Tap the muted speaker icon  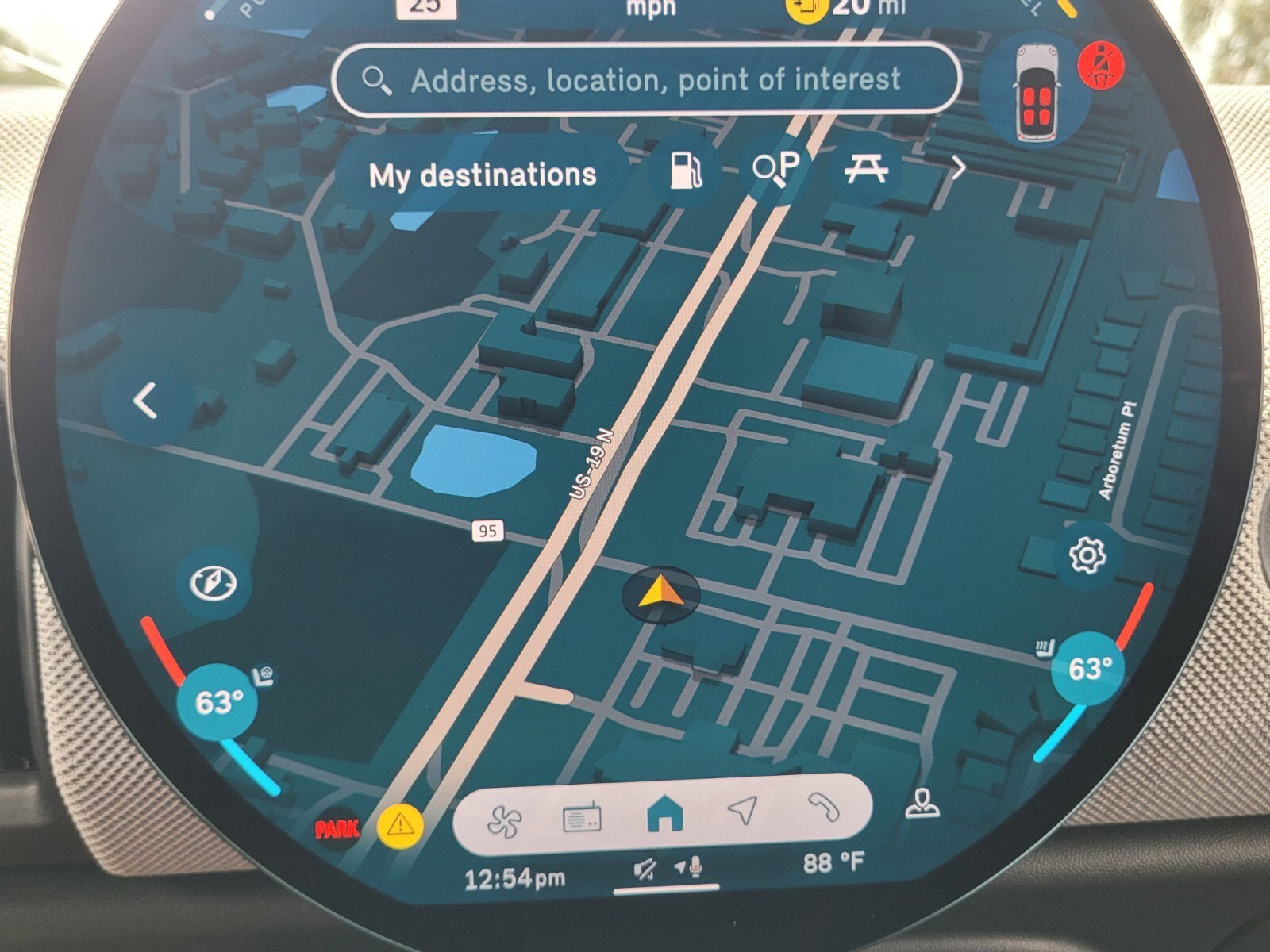[x=645, y=870]
